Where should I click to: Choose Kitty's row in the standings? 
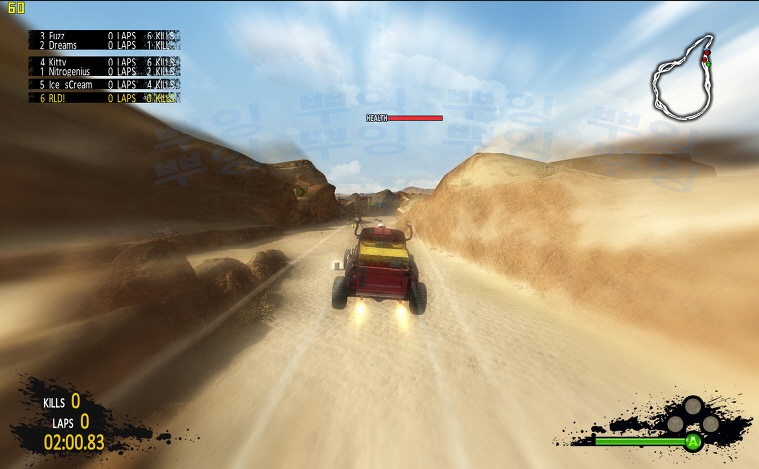click(105, 62)
